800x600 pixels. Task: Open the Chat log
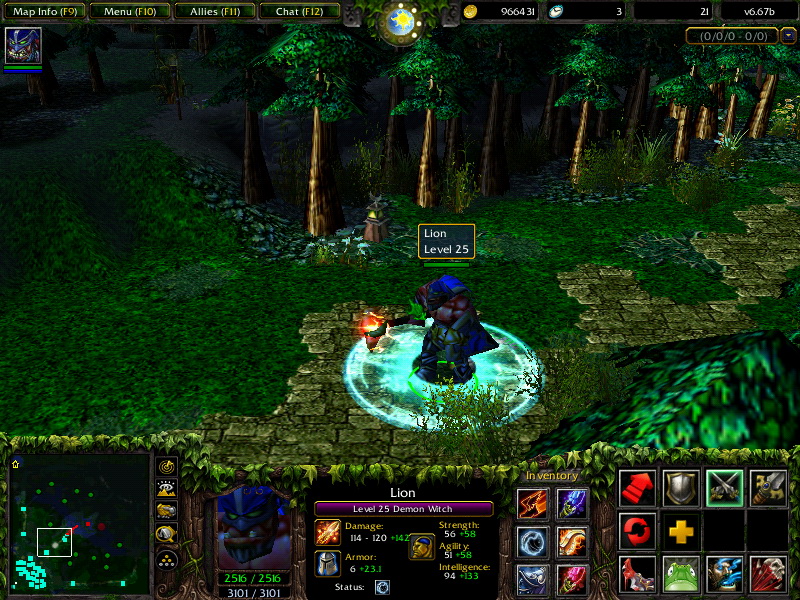point(298,12)
